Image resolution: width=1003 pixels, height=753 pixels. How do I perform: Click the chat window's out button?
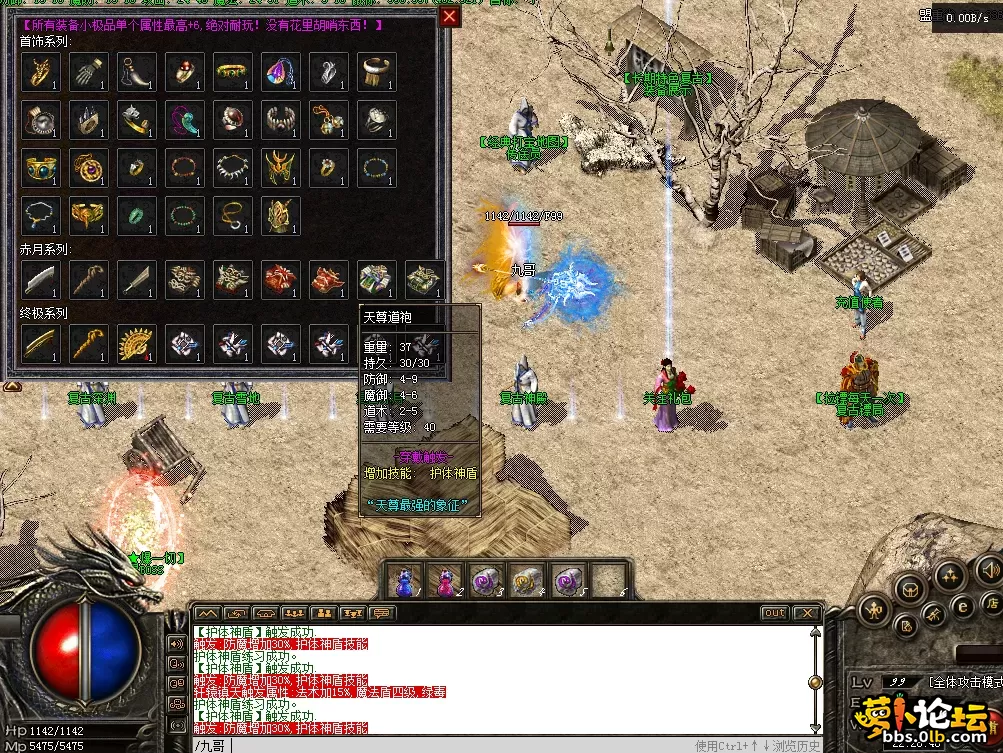(x=774, y=613)
